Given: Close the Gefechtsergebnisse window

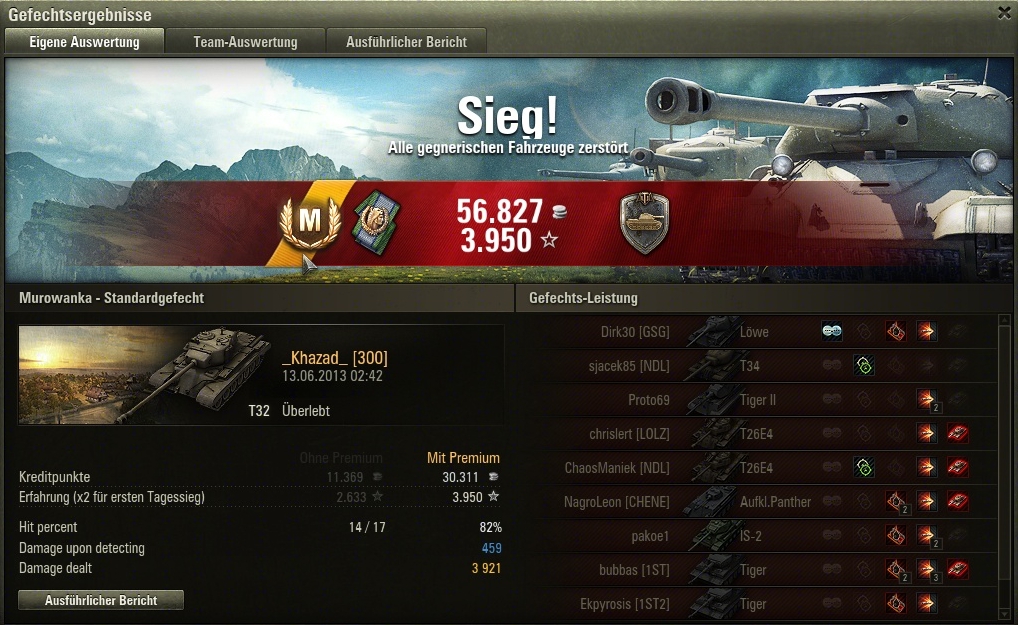Looking at the screenshot, I should pos(1004,13).
